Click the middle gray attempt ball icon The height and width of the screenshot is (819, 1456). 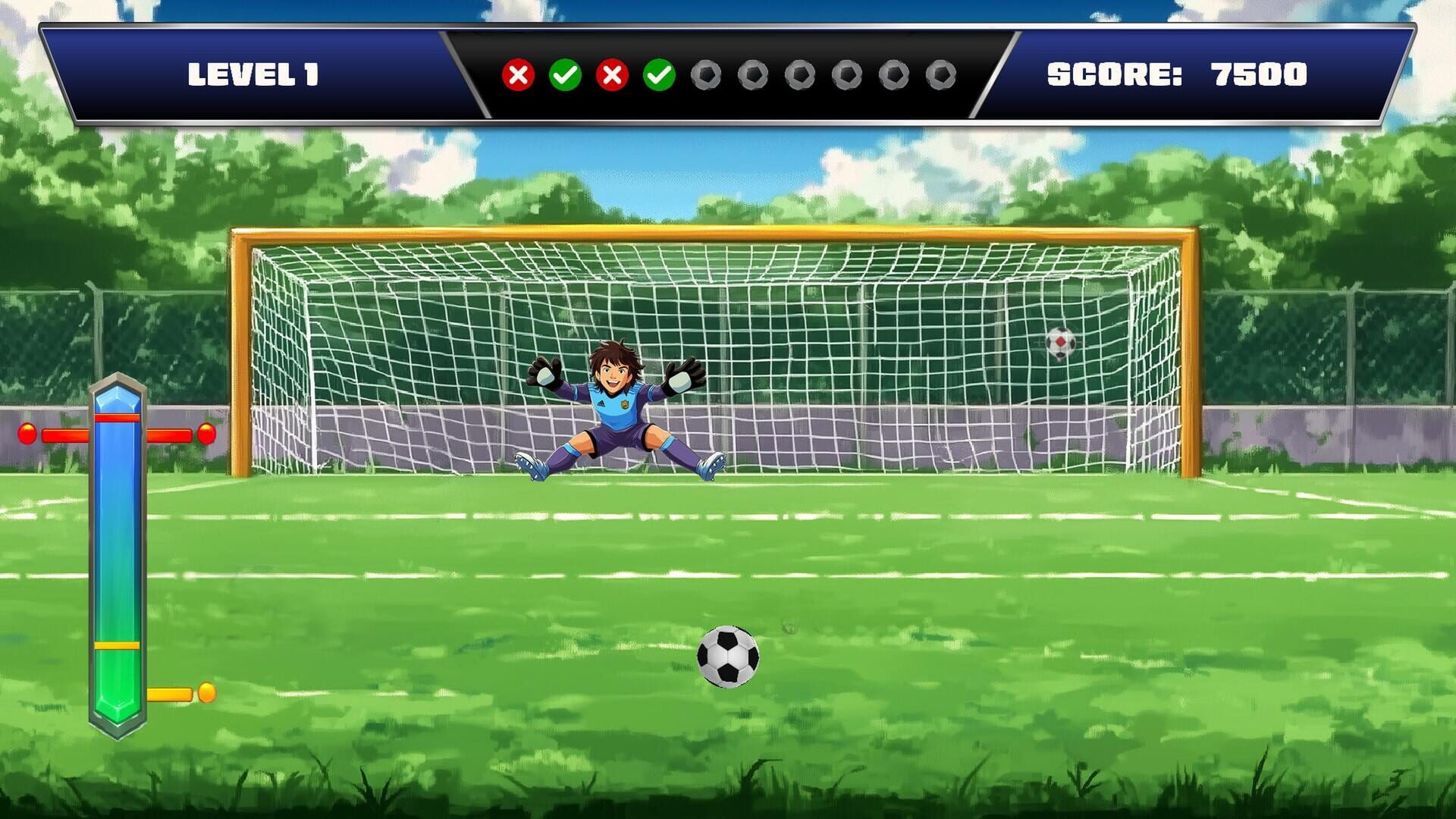pyautogui.click(x=802, y=74)
